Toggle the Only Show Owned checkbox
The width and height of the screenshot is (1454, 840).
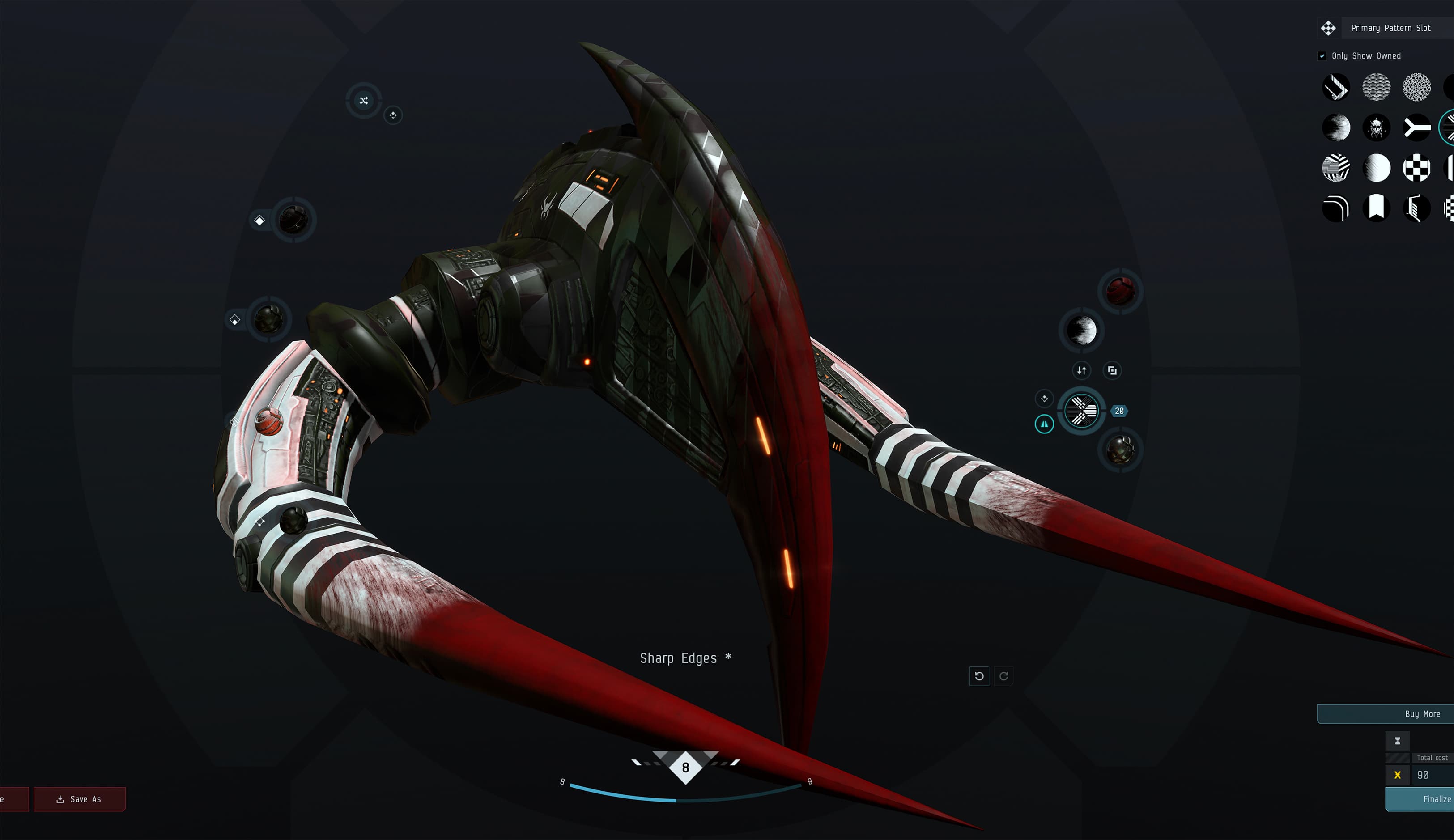(1322, 56)
